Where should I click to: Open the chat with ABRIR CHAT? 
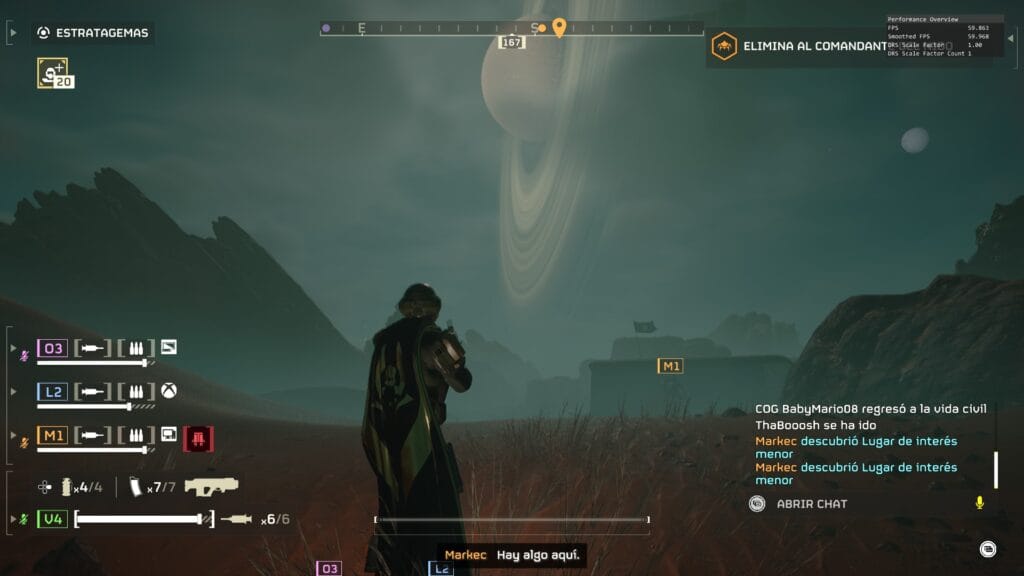pos(811,504)
